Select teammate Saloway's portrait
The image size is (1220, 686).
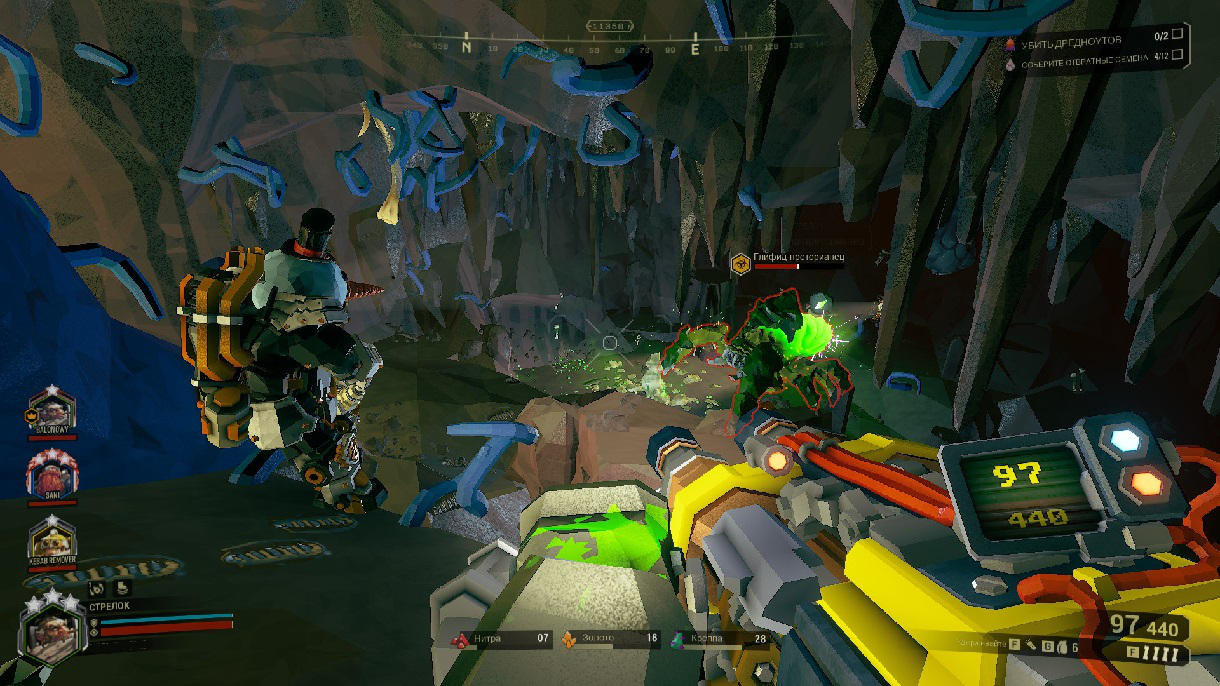[52, 411]
